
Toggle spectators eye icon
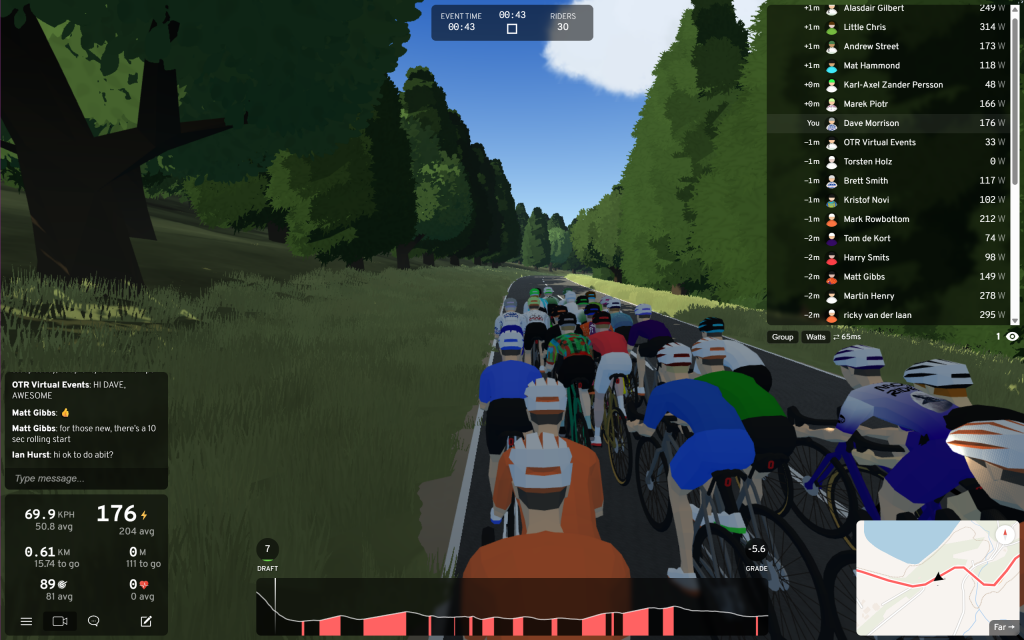click(1012, 337)
